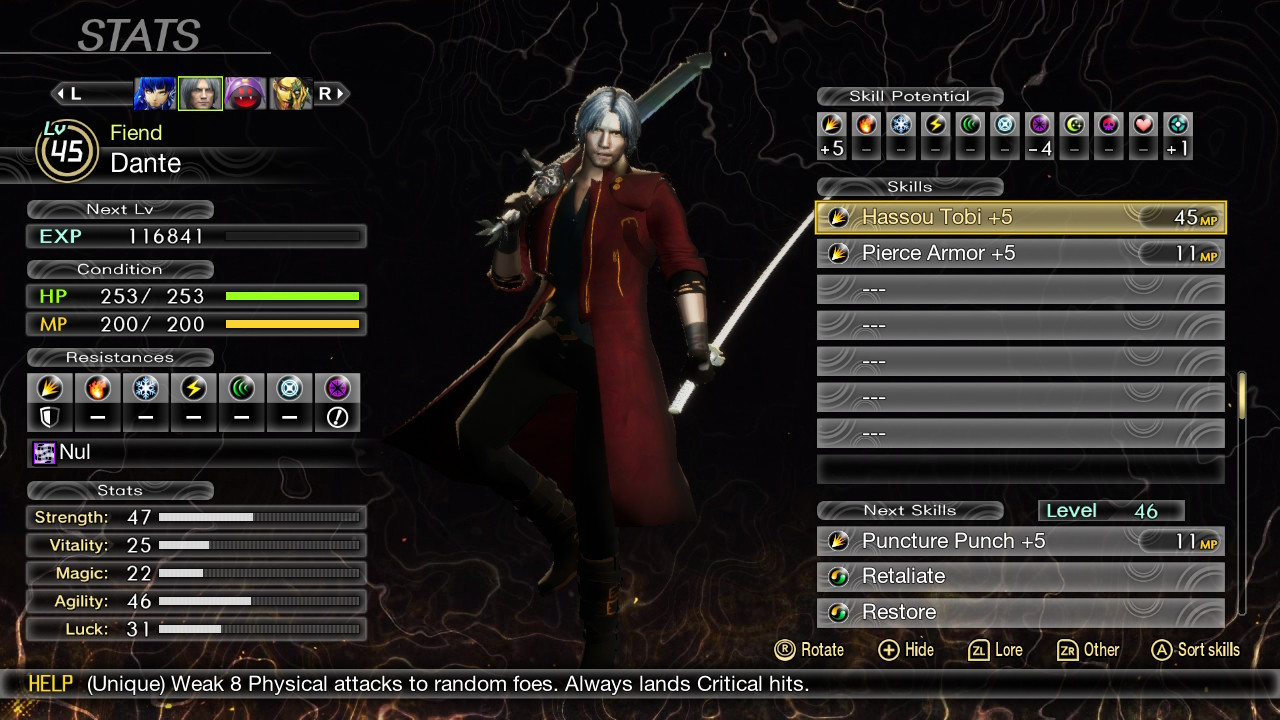The width and height of the screenshot is (1280, 720).
Task: Click the Hide button
Action: (x=906, y=649)
